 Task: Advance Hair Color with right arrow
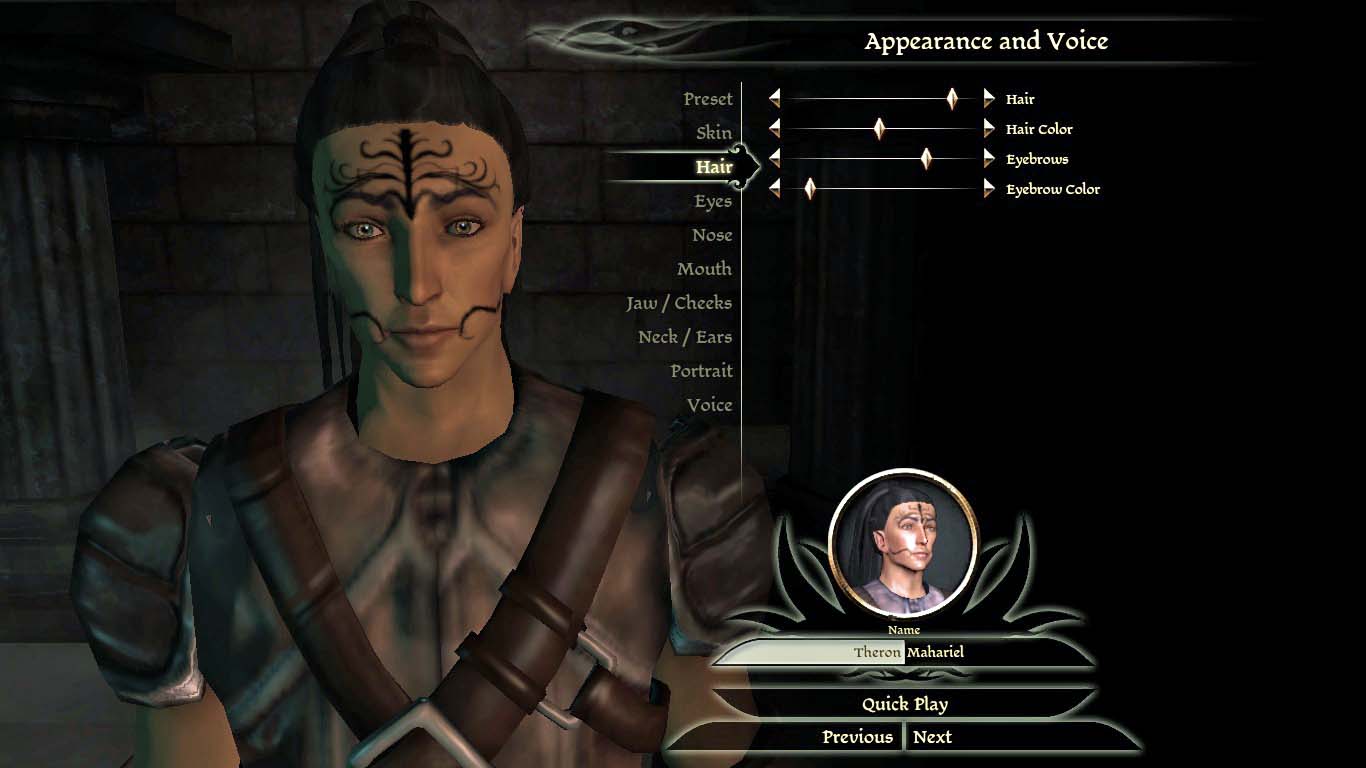click(x=989, y=128)
